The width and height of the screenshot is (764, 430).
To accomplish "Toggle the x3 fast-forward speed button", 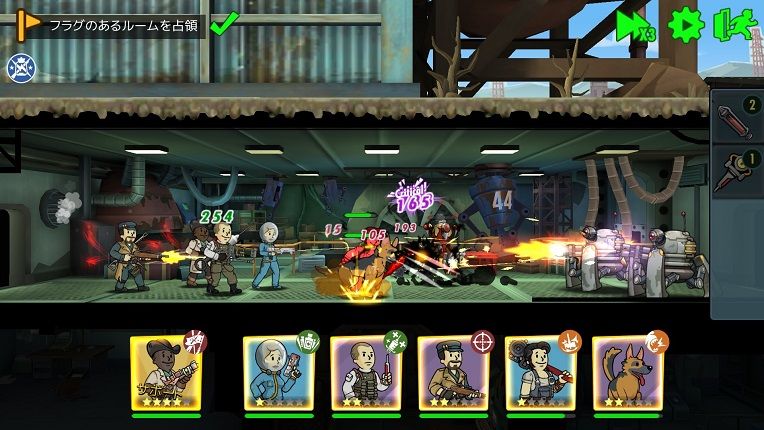I will coord(634,24).
